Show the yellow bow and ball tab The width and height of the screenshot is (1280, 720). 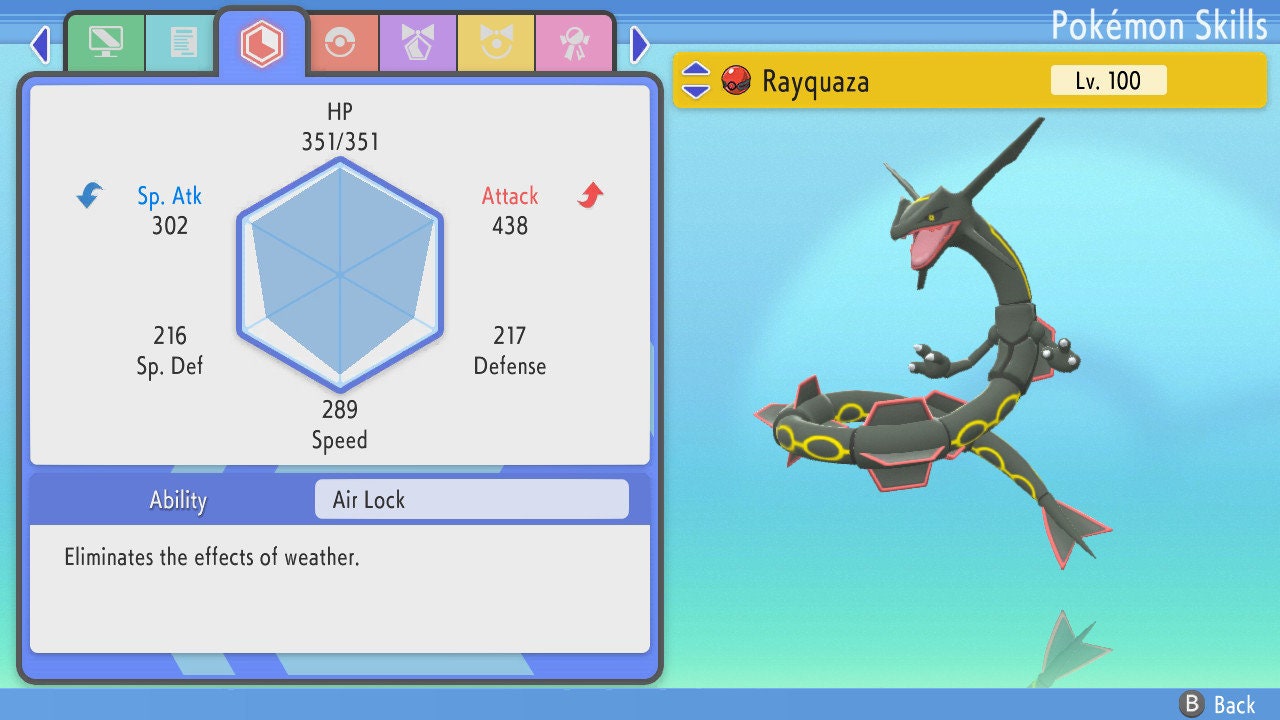496,43
